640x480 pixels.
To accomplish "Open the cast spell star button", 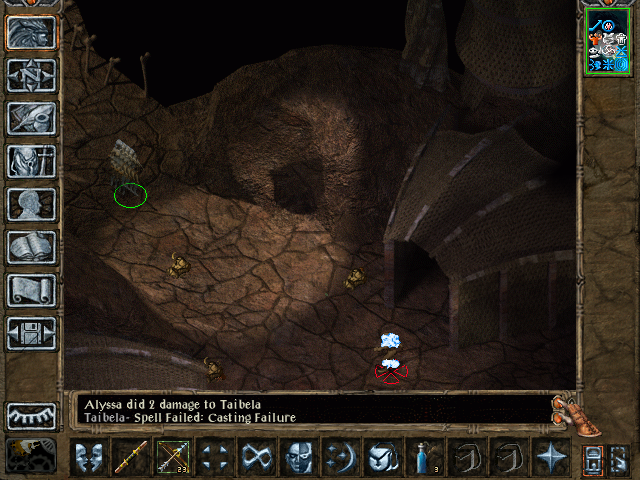I will [551, 458].
